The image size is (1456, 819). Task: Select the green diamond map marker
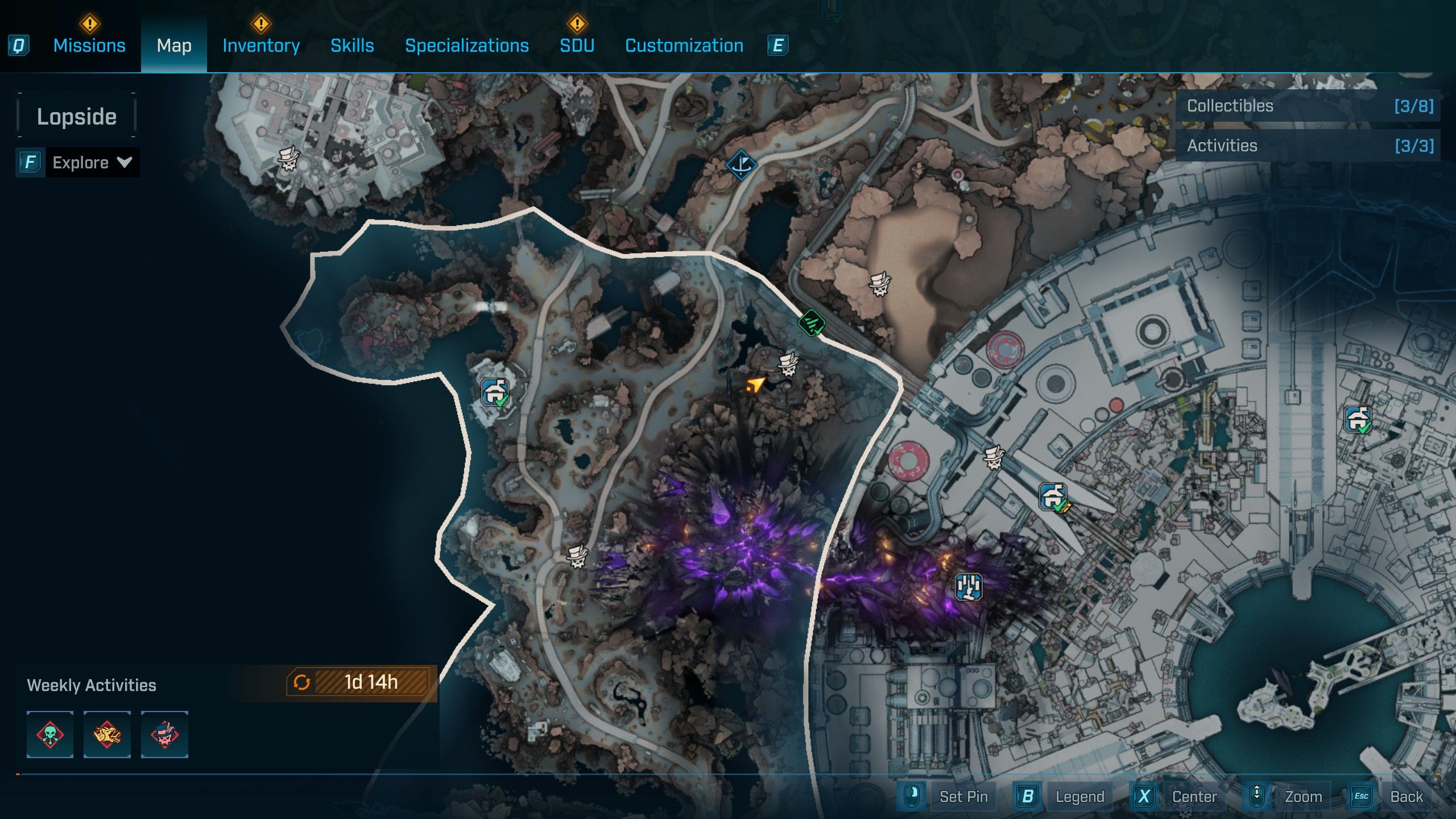812,324
